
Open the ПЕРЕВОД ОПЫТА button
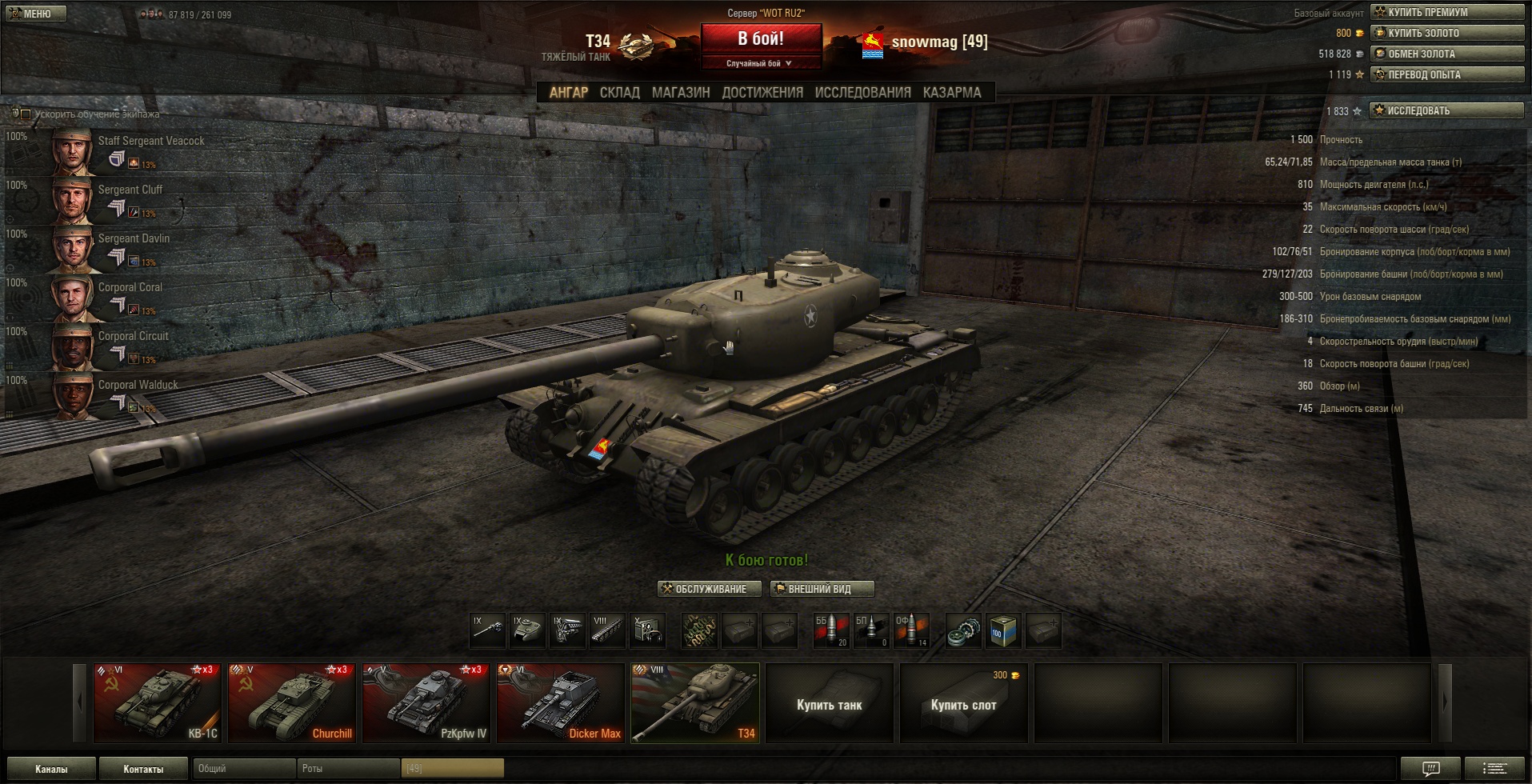tap(1446, 74)
